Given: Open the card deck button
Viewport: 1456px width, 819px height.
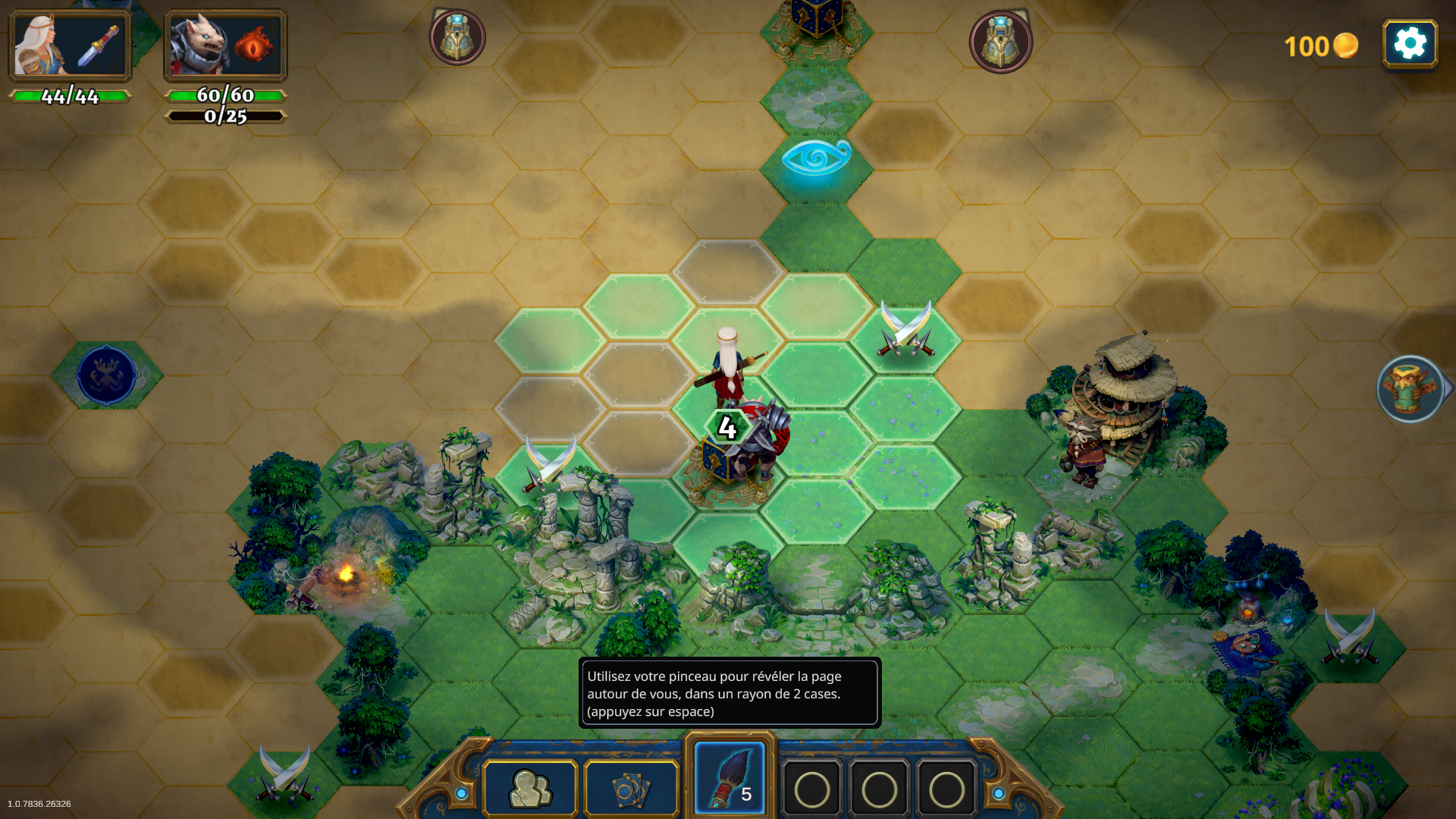Looking at the screenshot, I should click(x=631, y=789).
